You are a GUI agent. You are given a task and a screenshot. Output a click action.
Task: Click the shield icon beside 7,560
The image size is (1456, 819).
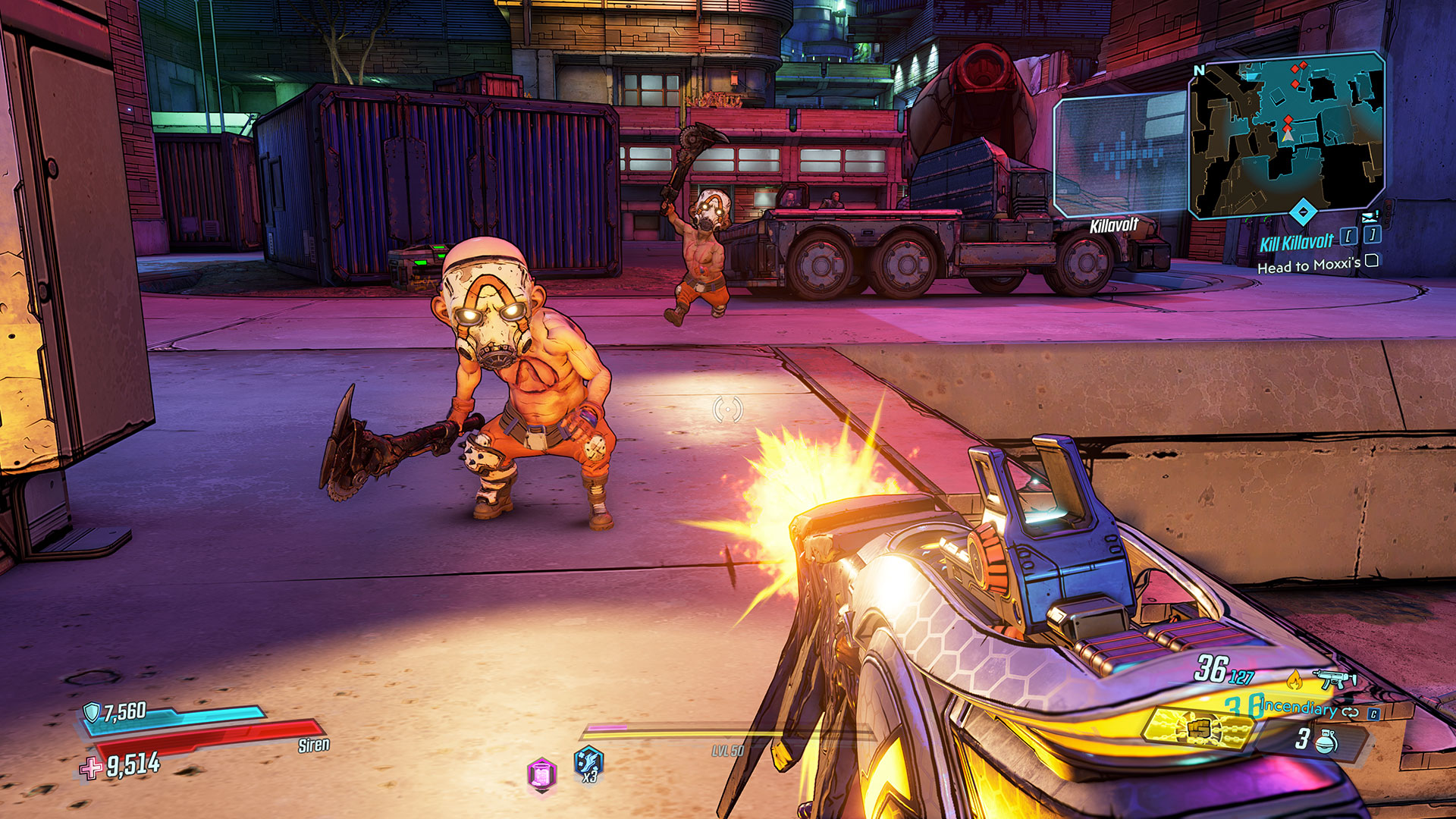point(92,712)
